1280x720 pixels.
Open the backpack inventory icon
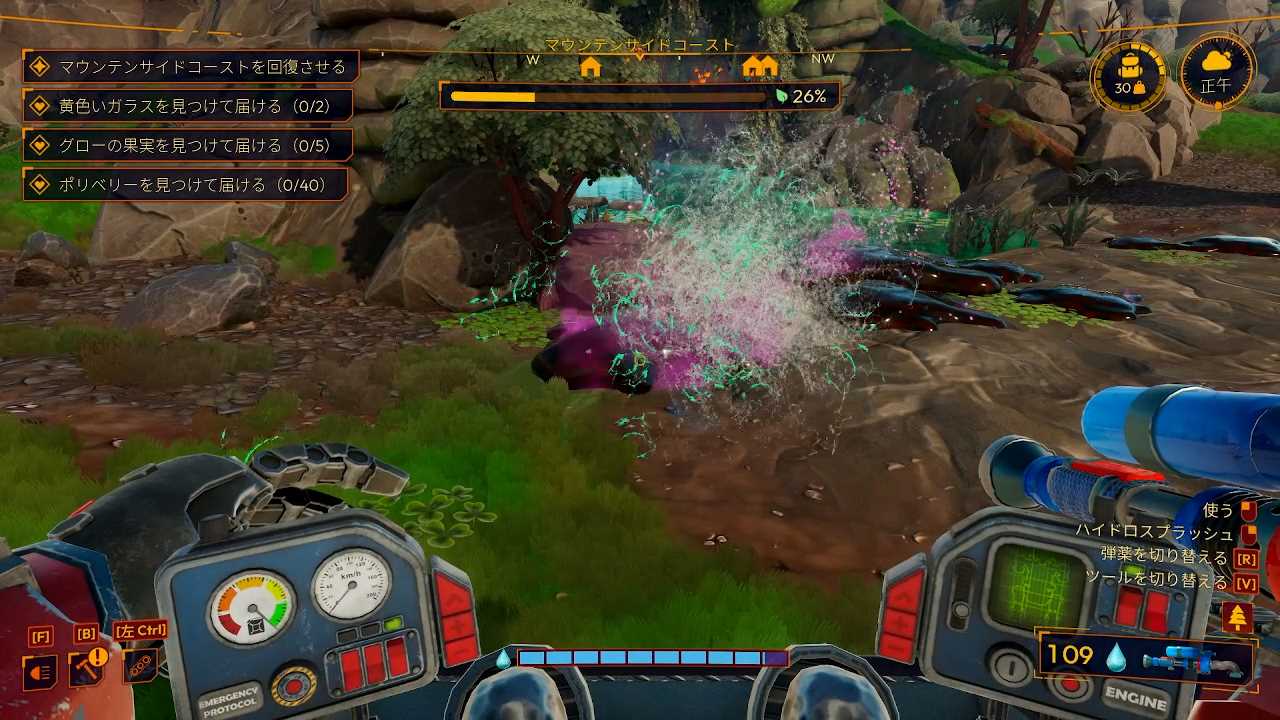point(1129,76)
